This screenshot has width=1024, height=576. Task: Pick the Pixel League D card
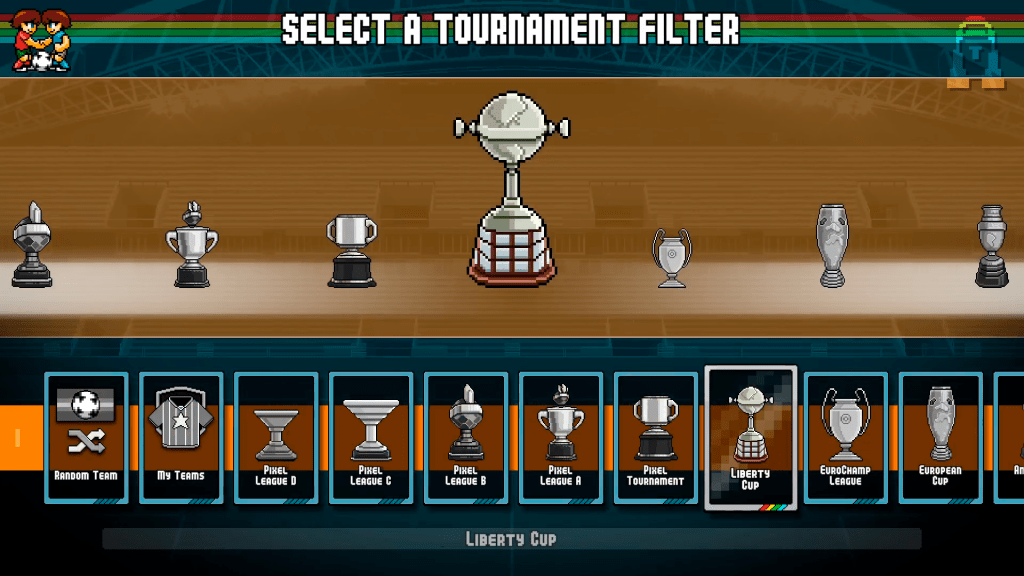point(276,437)
